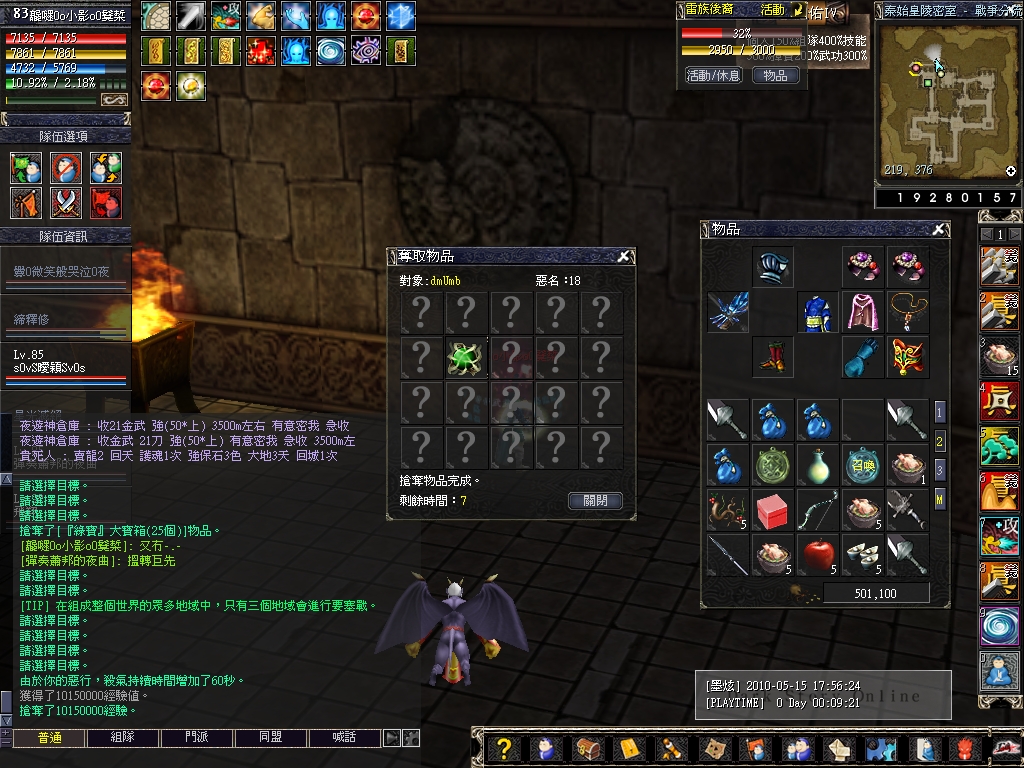Close the 物品 inventory window
This screenshot has width=1024, height=768.
938,229
